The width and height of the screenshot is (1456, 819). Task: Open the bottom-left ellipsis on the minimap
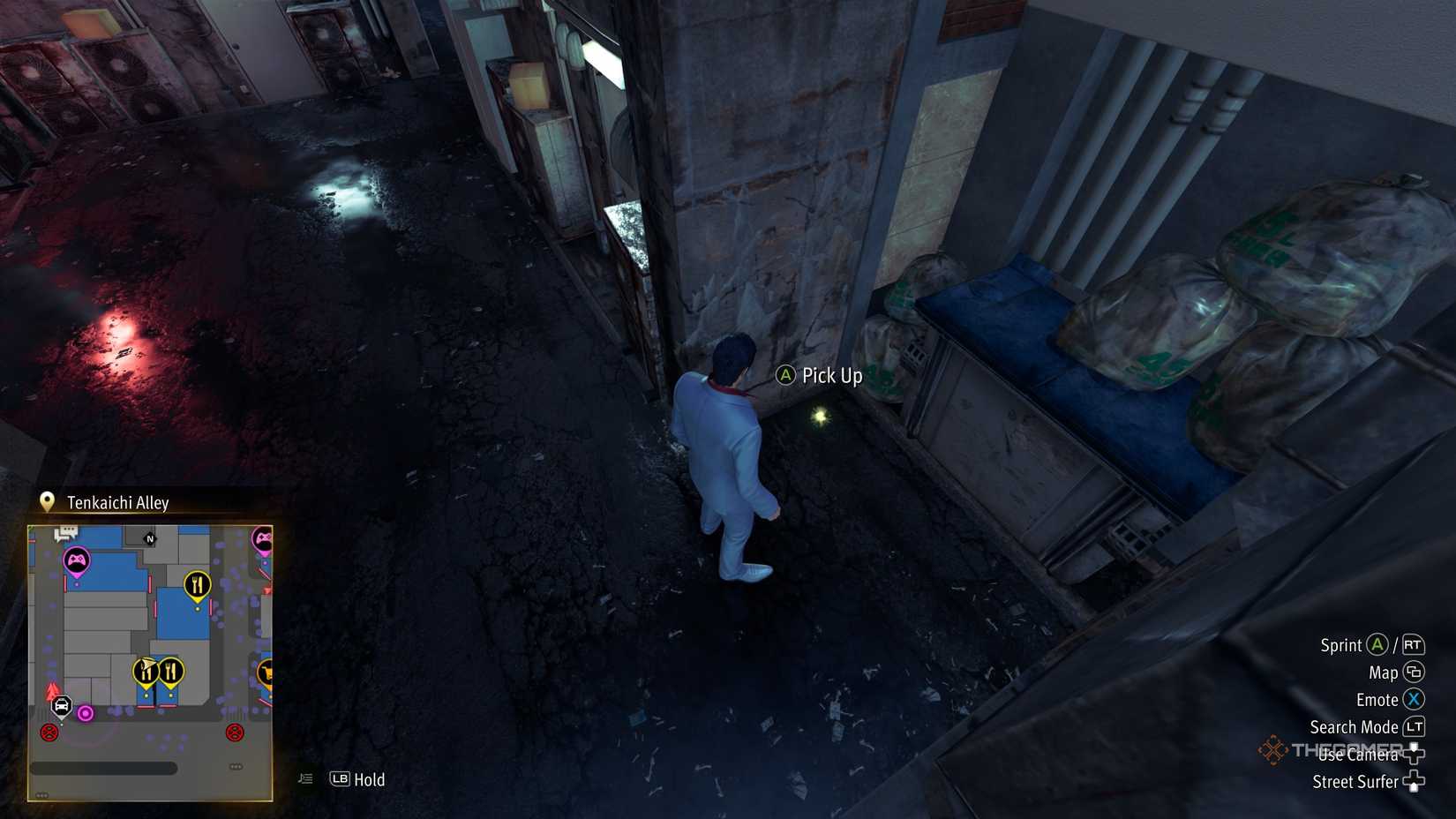(x=41, y=794)
